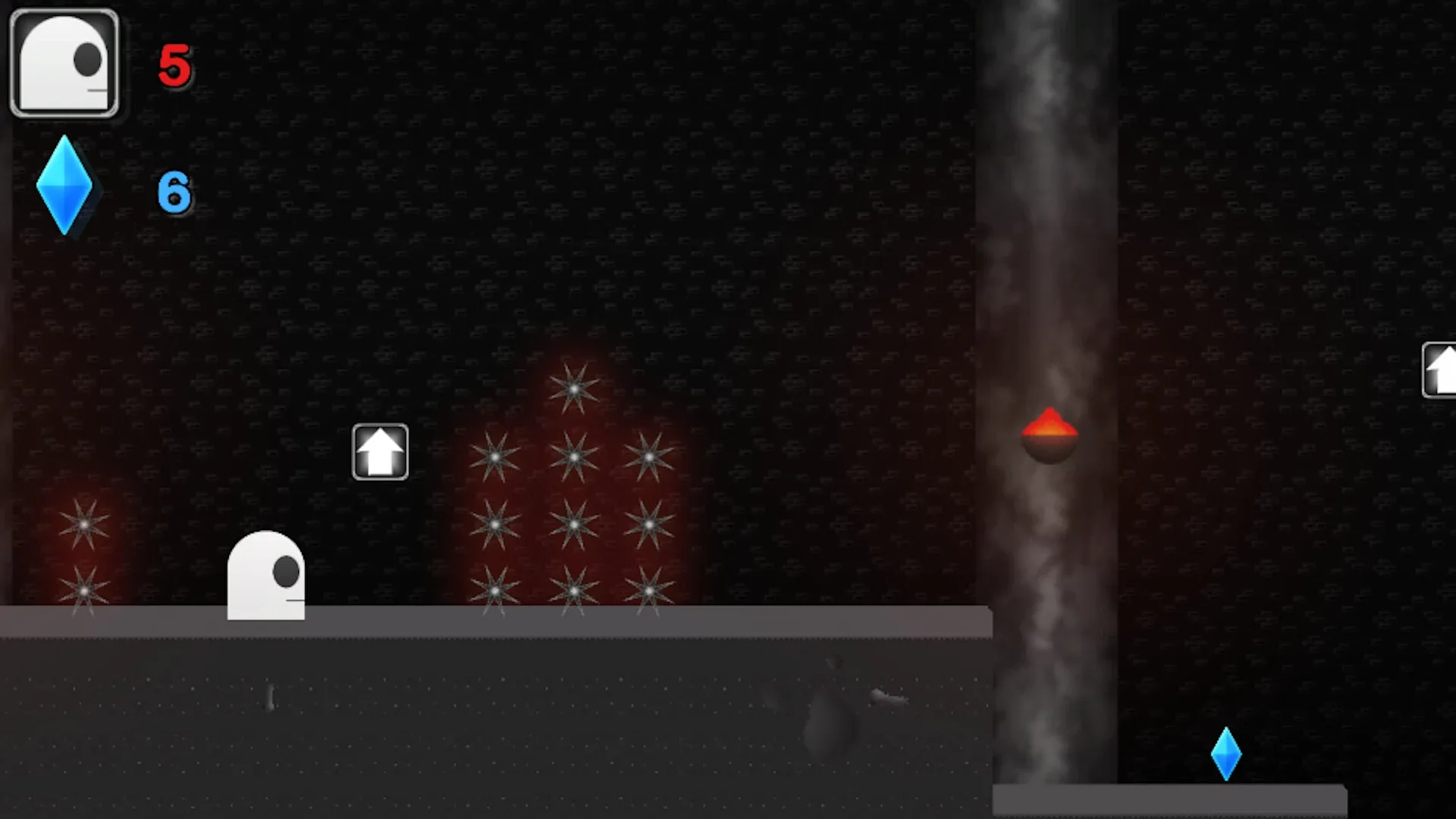1456x819 pixels.
Task: Click the bottom spike row beneath the pyramid
Action: coord(575,590)
